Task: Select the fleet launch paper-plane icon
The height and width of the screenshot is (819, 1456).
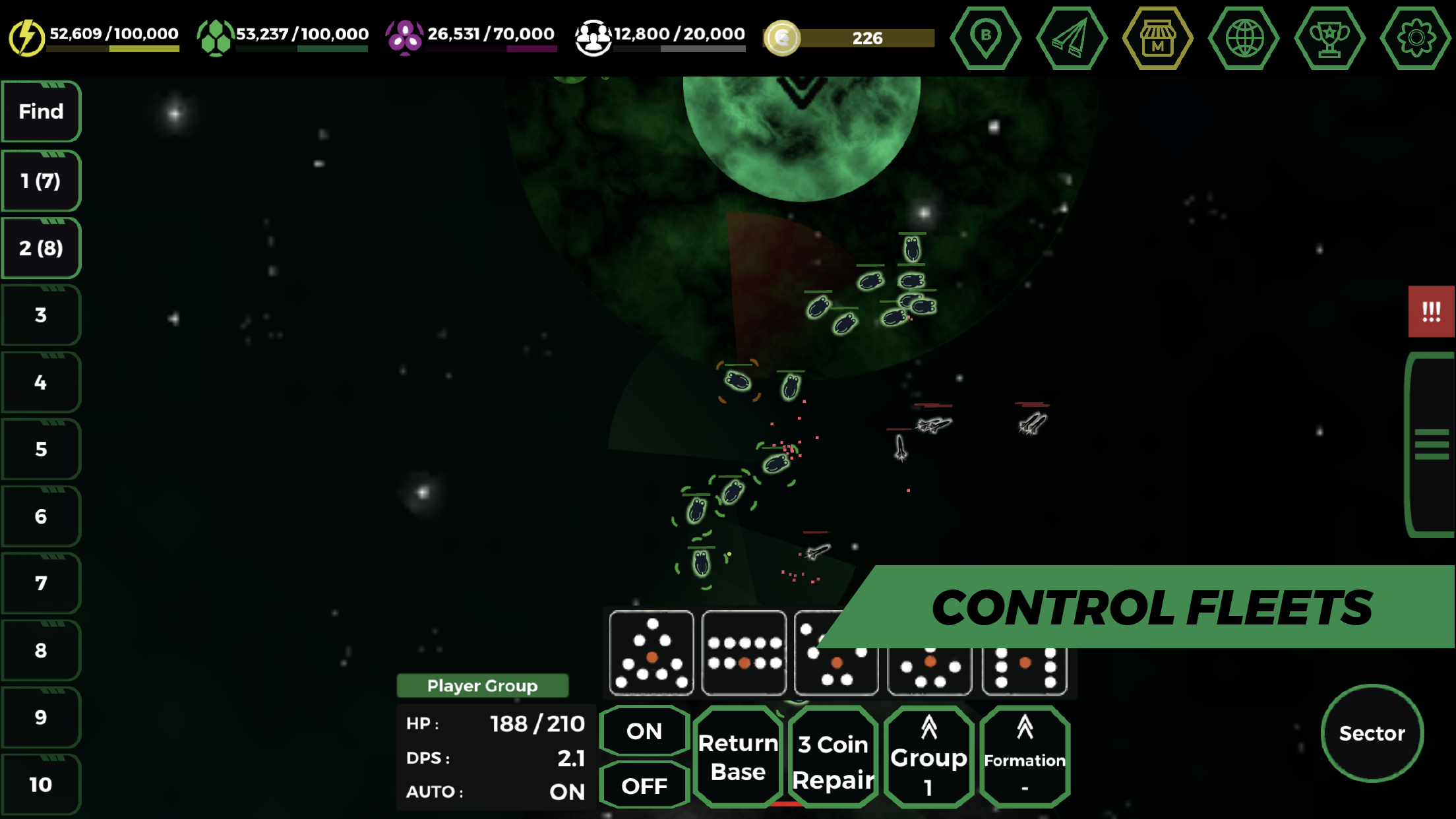Action: (x=1072, y=38)
